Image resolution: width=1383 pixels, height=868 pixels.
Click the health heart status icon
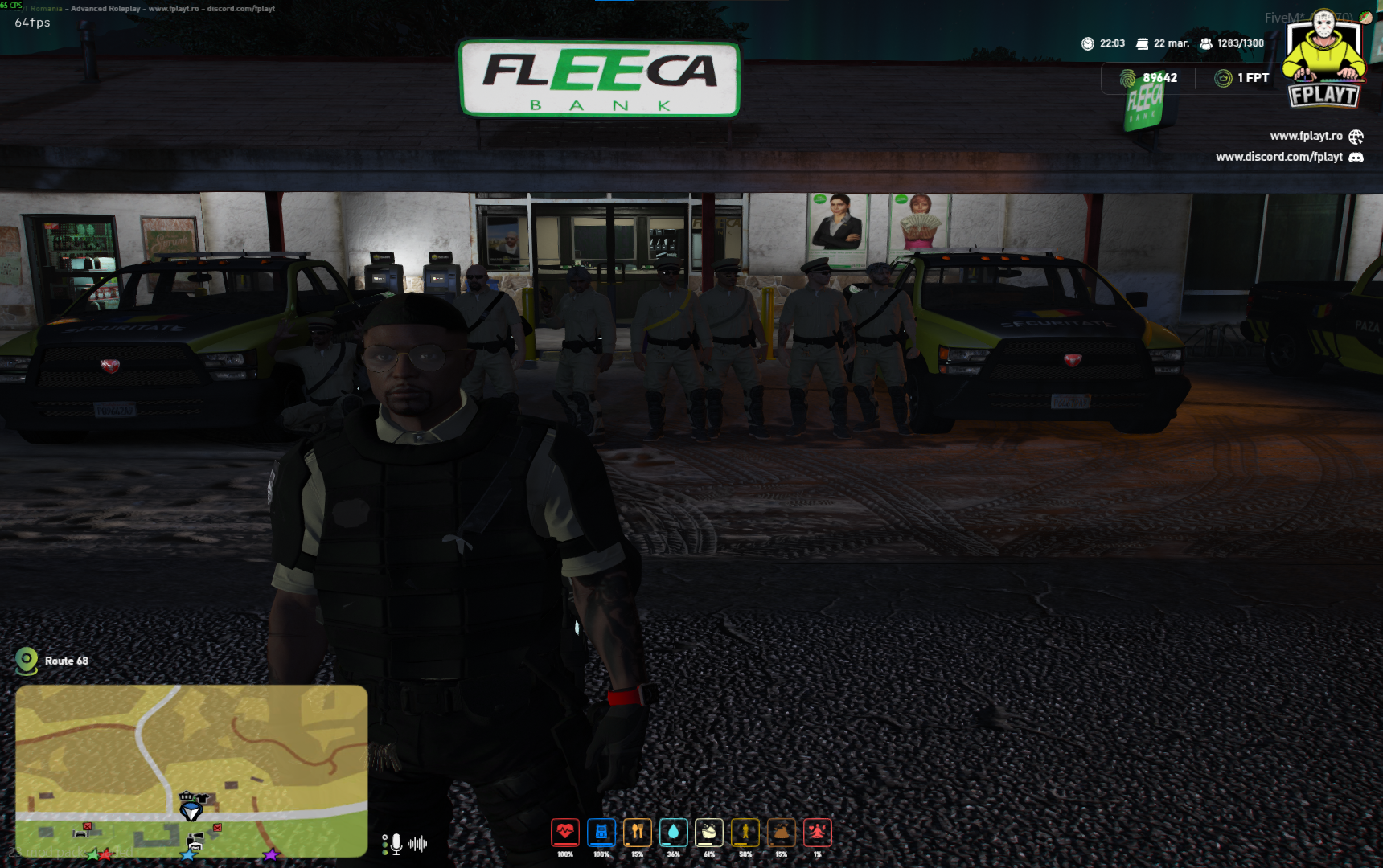pos(565,833)
